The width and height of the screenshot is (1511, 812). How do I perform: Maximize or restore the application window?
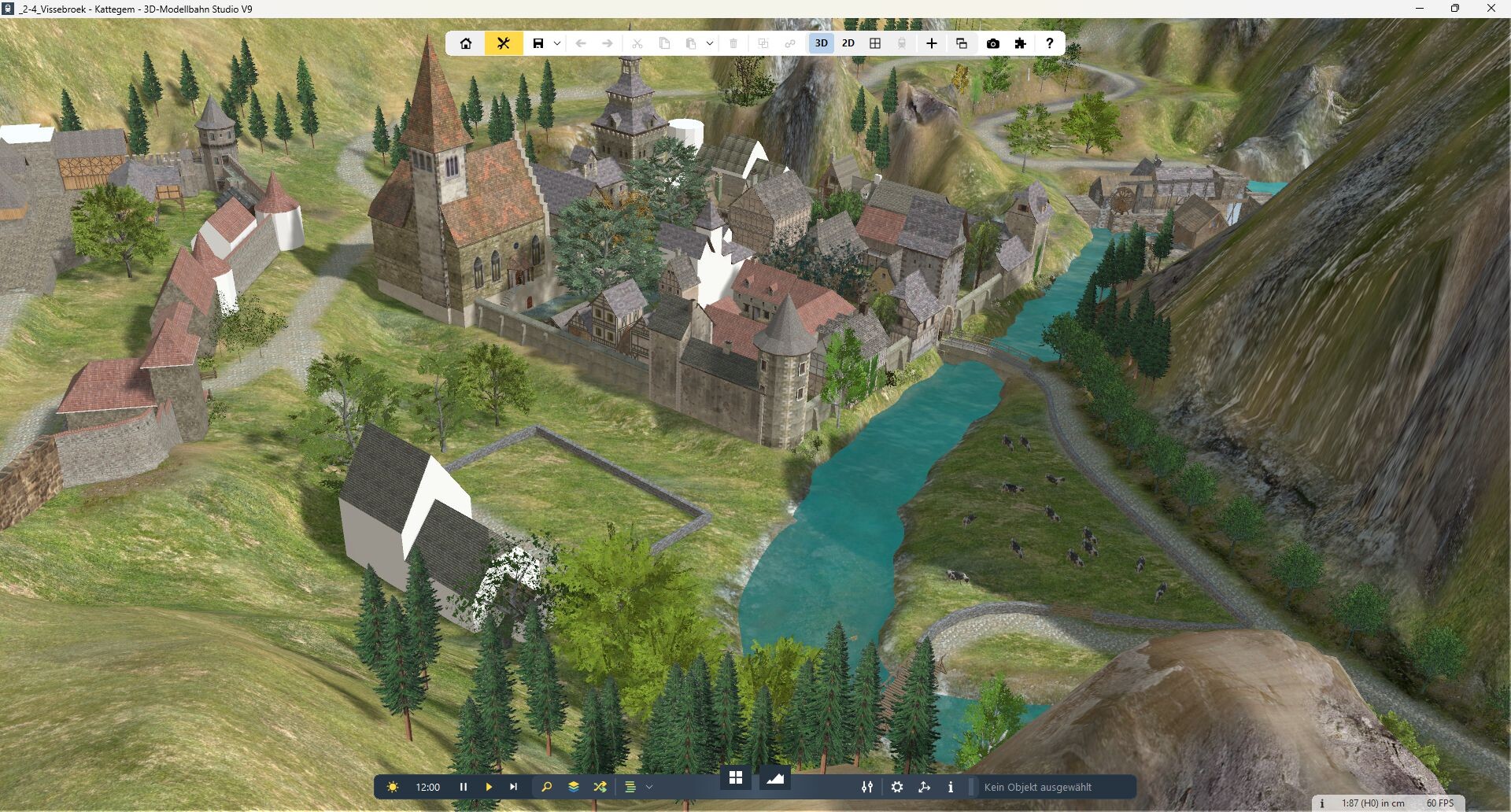point(1455,9)
